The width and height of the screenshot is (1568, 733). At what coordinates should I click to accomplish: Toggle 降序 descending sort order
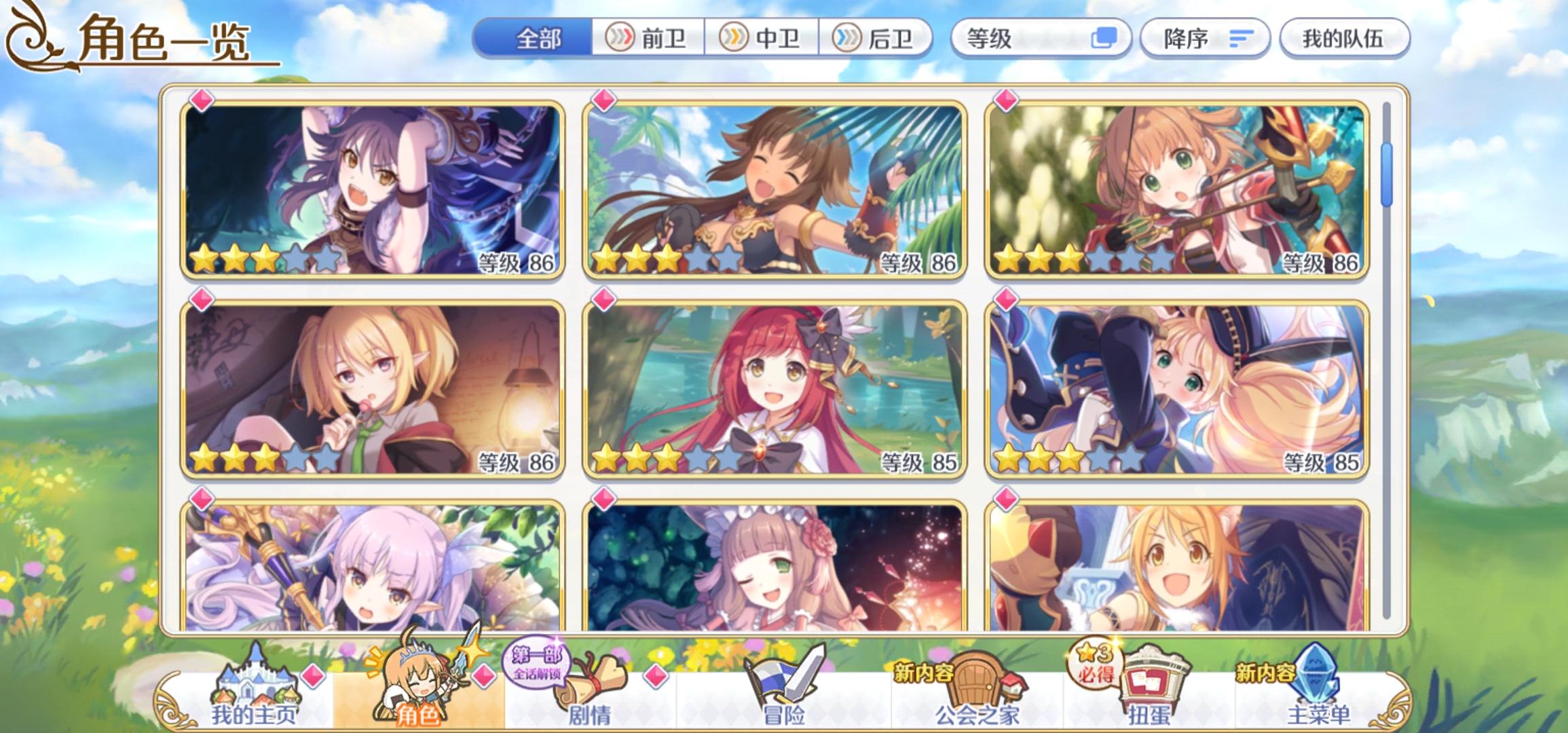point(1205,39)
